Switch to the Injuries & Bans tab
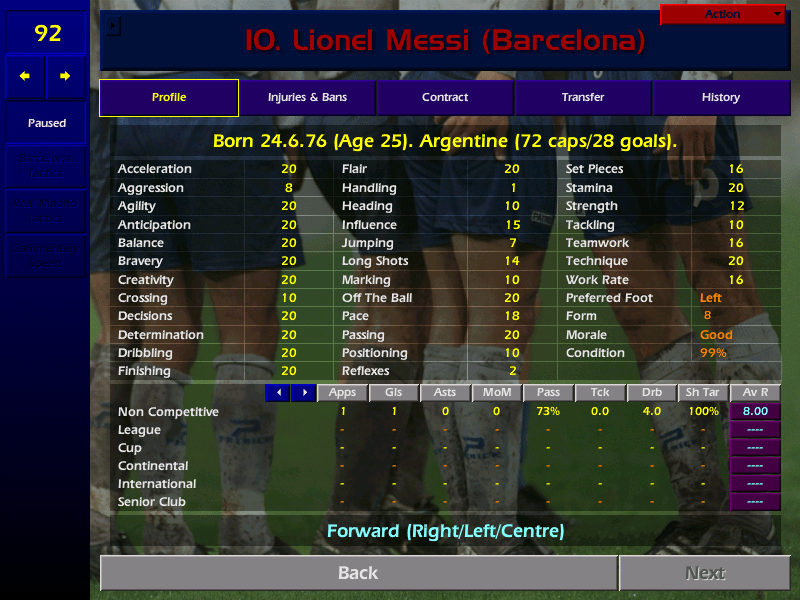 click(x=307, y=98)
